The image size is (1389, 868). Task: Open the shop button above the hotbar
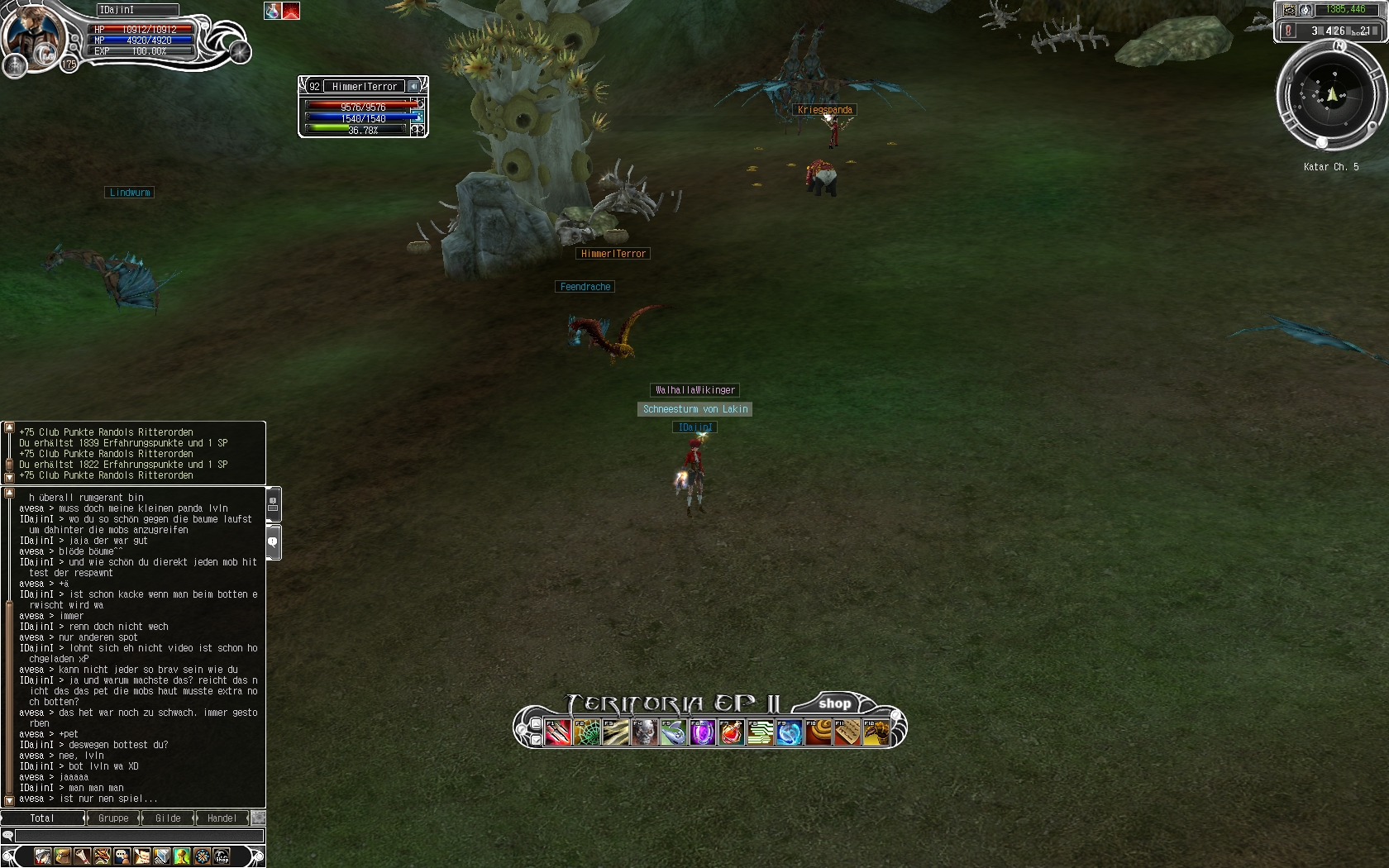click(834, 703)
